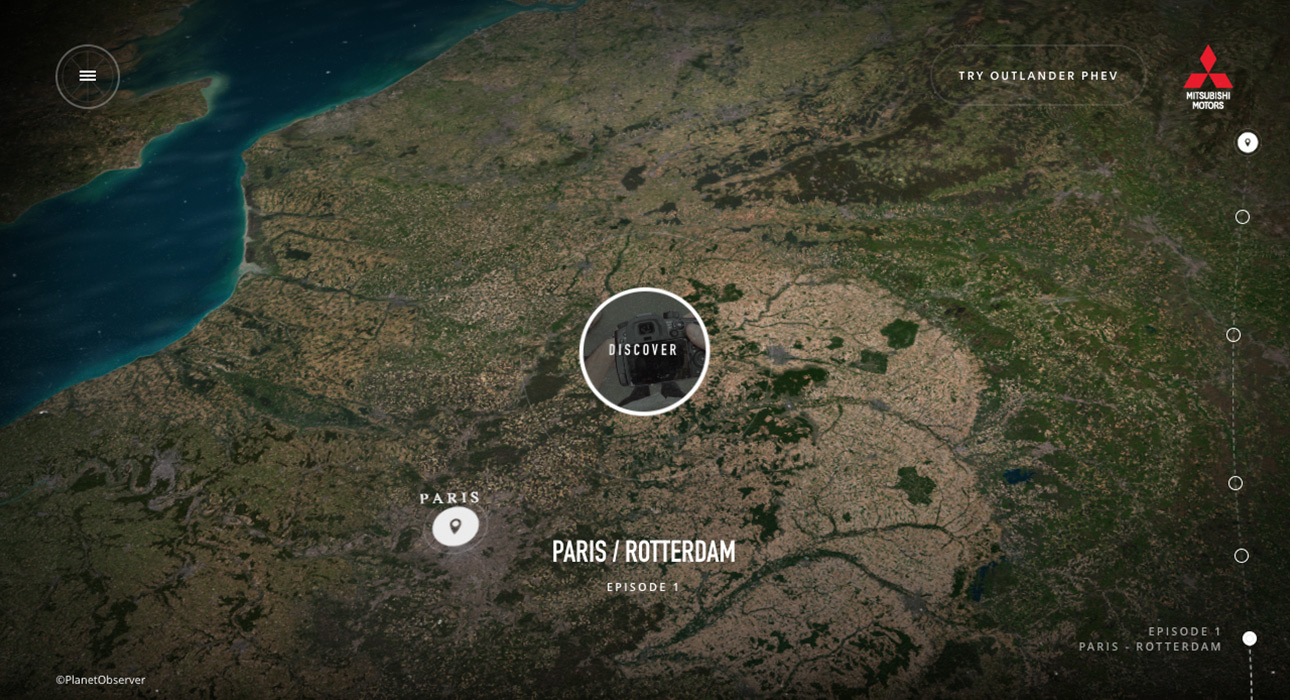Activate the Discover circle button

click(x=644, y=351)
